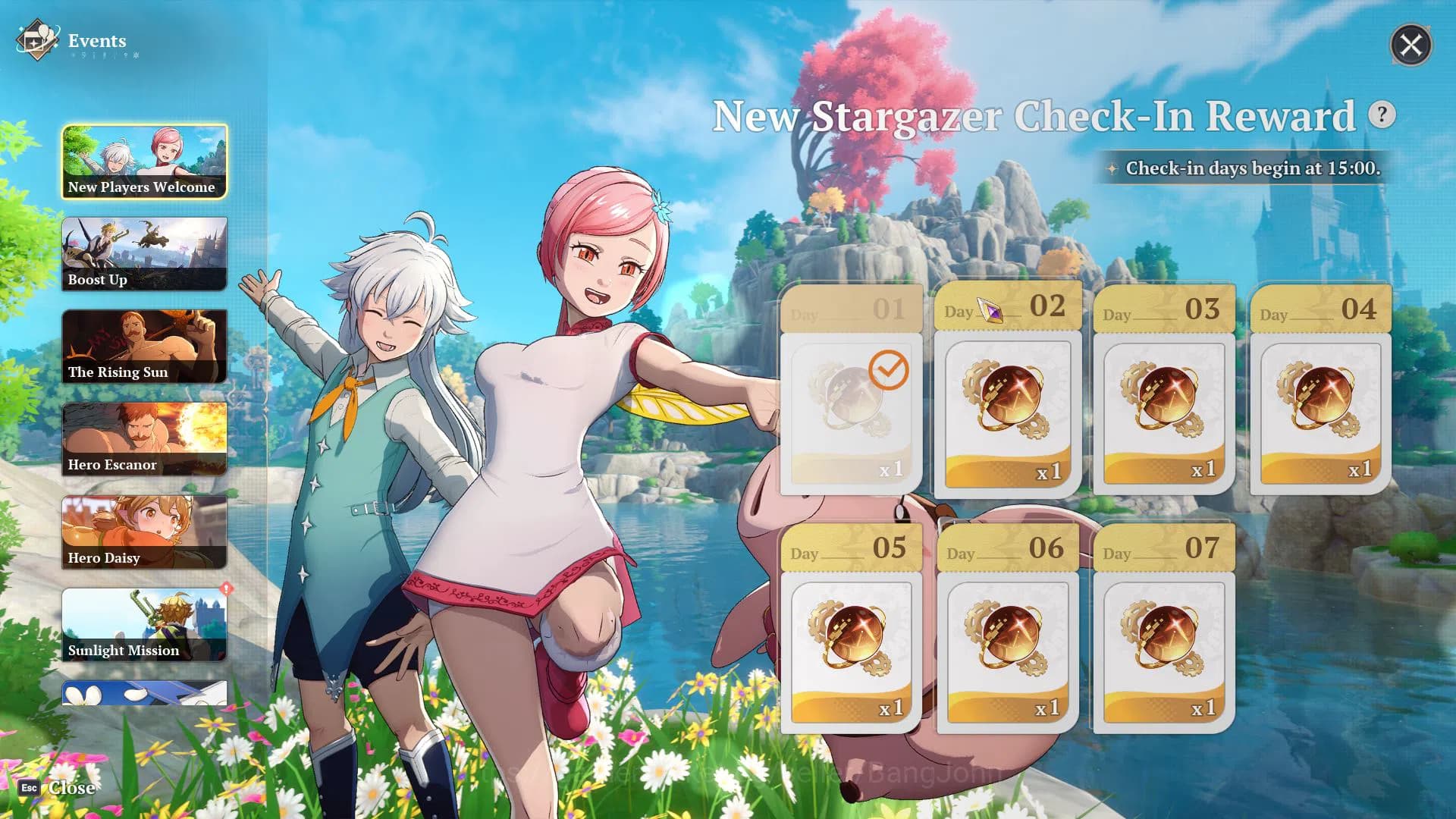Viewport: 1456px width, 819px height.
Task: Dismiss the screen with the X button
Action: point(1410,45)
